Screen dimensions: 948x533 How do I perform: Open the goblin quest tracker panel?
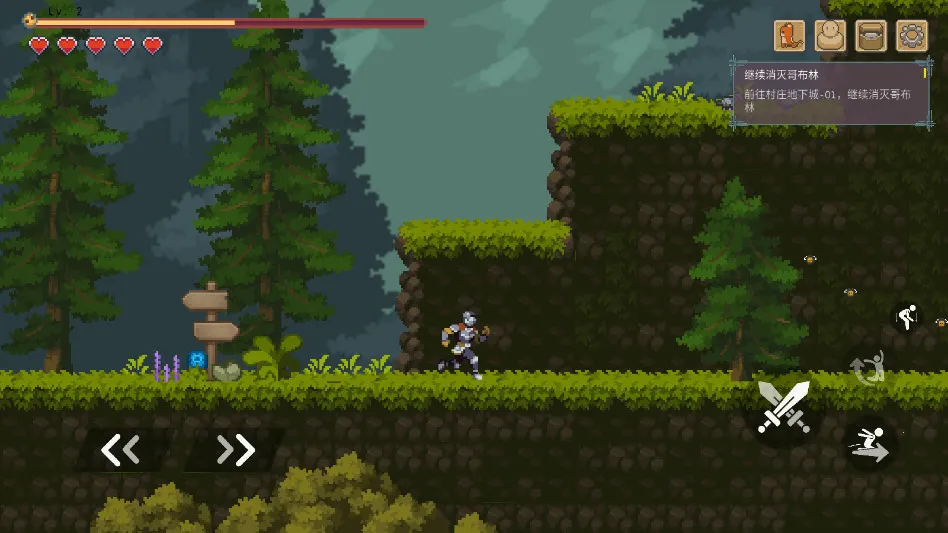click(831, 94)
